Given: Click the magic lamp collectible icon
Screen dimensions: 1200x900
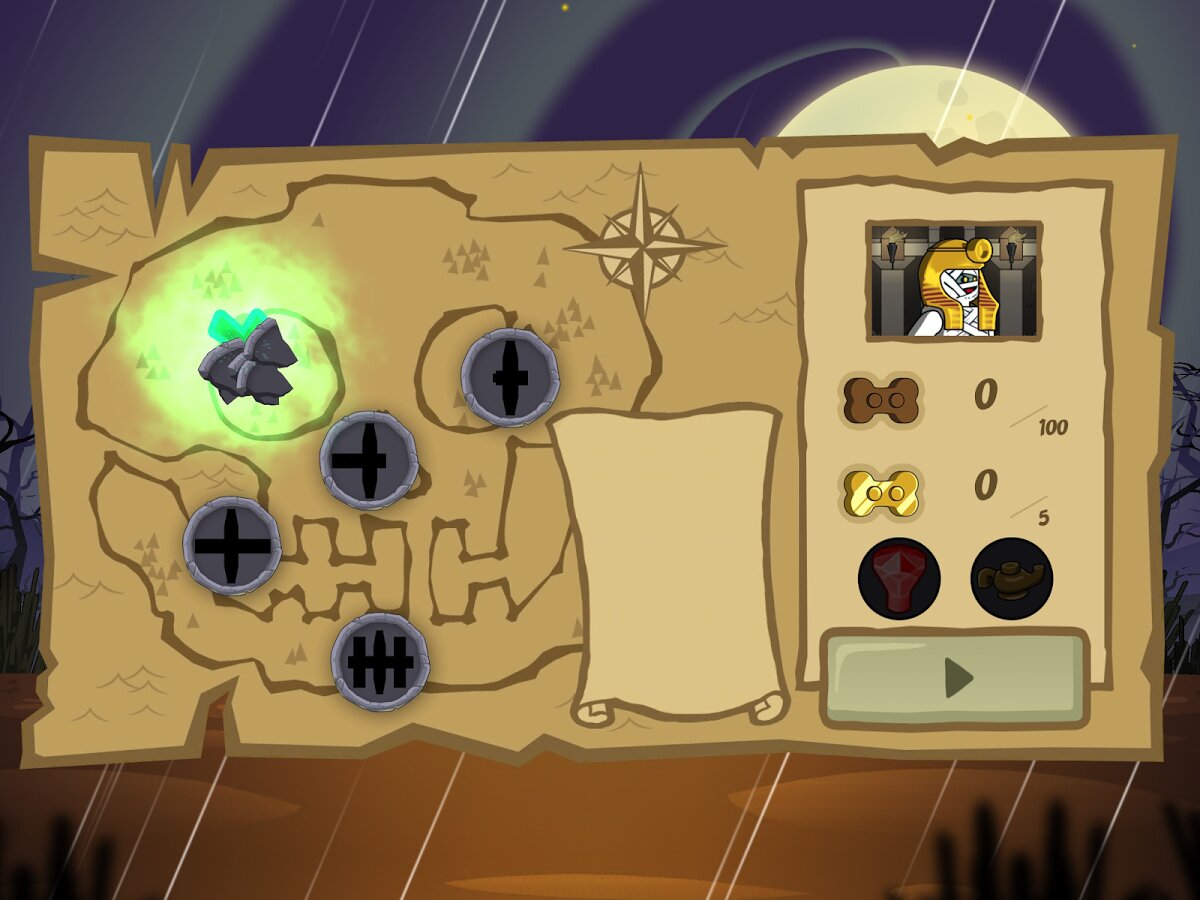Looking at the screenshot, I should coord(1011,578).
